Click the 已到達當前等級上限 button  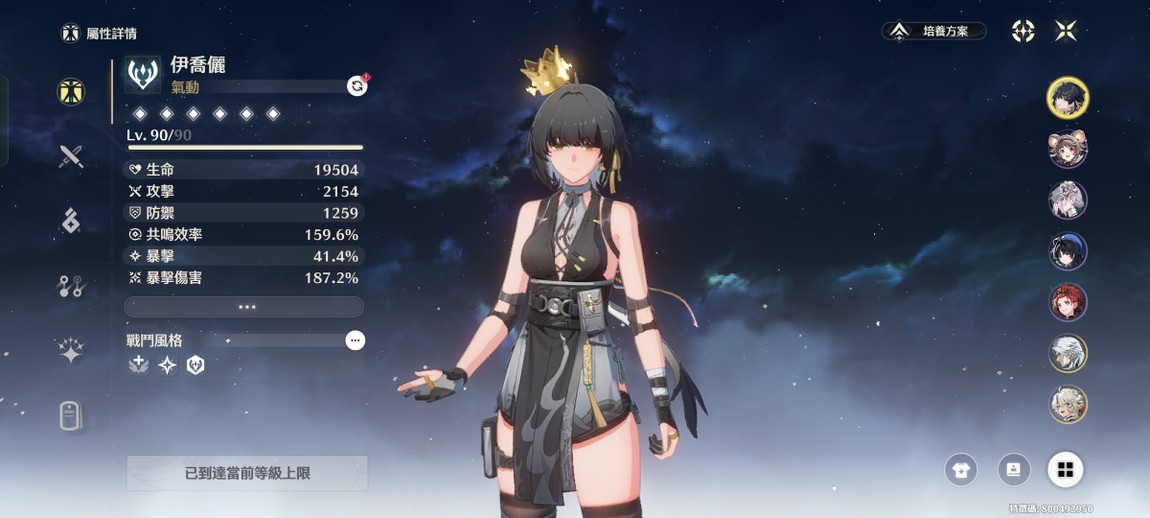pyautogui.click(x=247, y=473)
